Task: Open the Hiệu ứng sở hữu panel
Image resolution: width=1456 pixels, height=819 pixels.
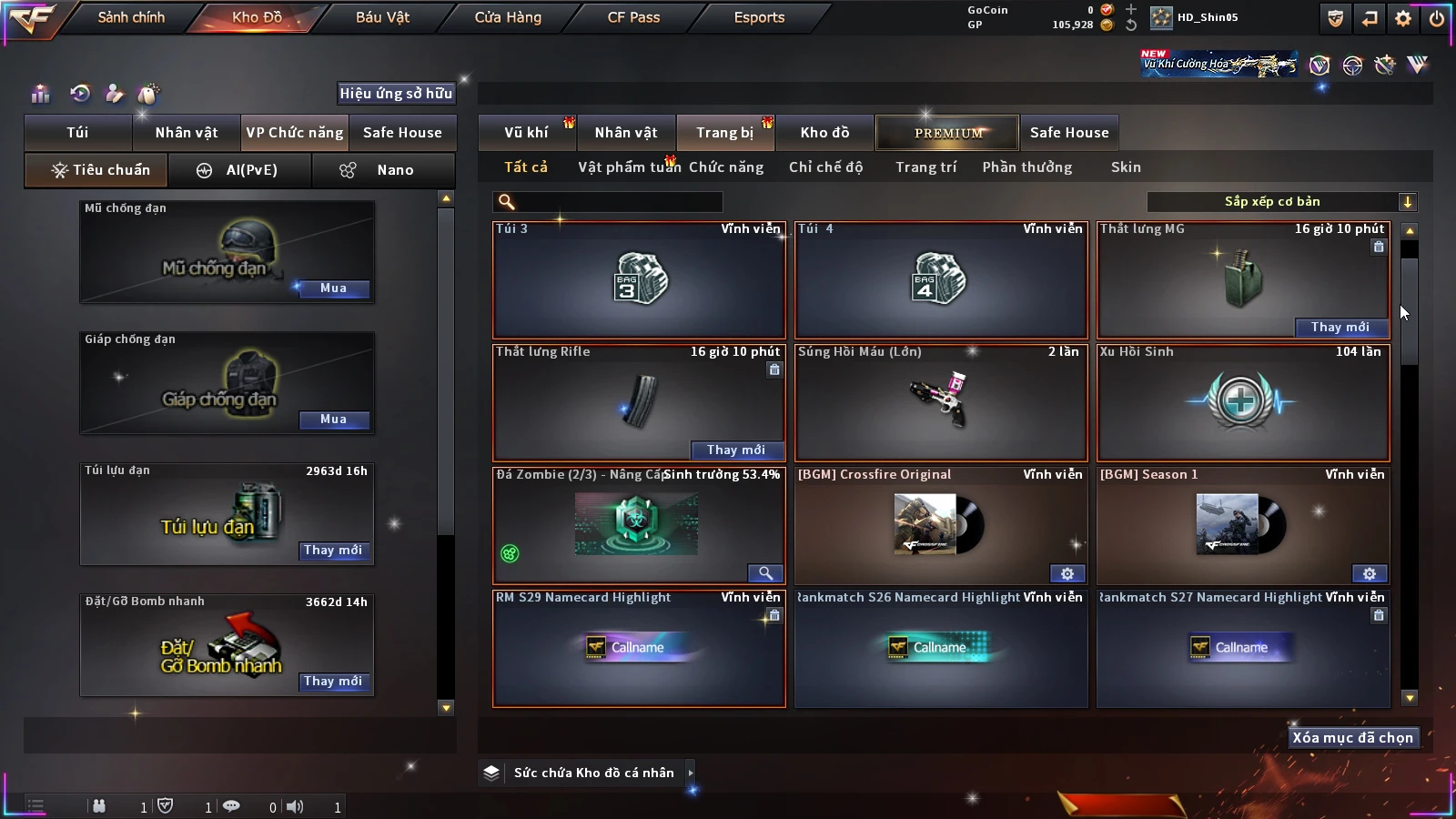Action: point(396,93)
